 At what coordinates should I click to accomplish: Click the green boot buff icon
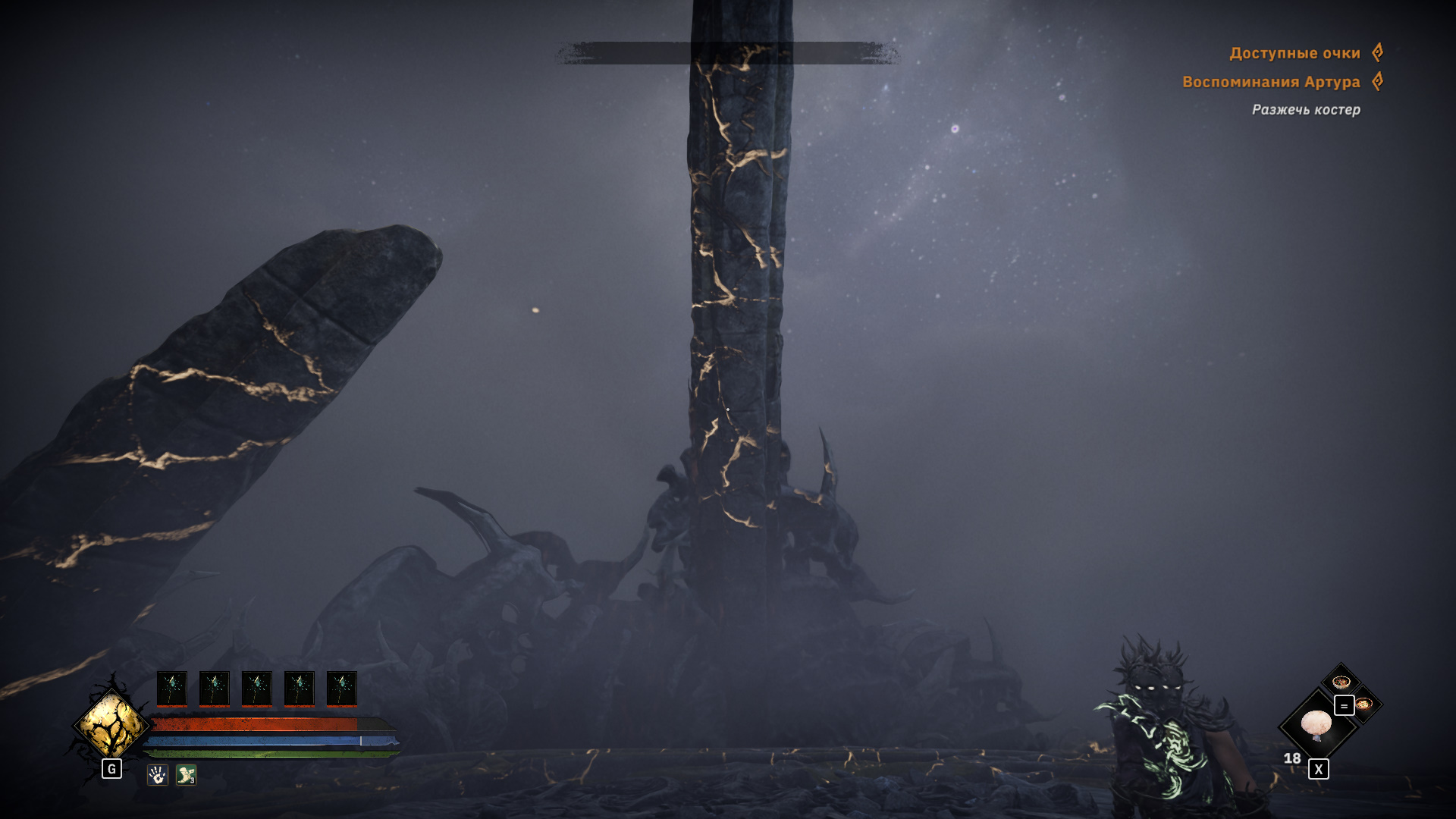pos(186,775)
